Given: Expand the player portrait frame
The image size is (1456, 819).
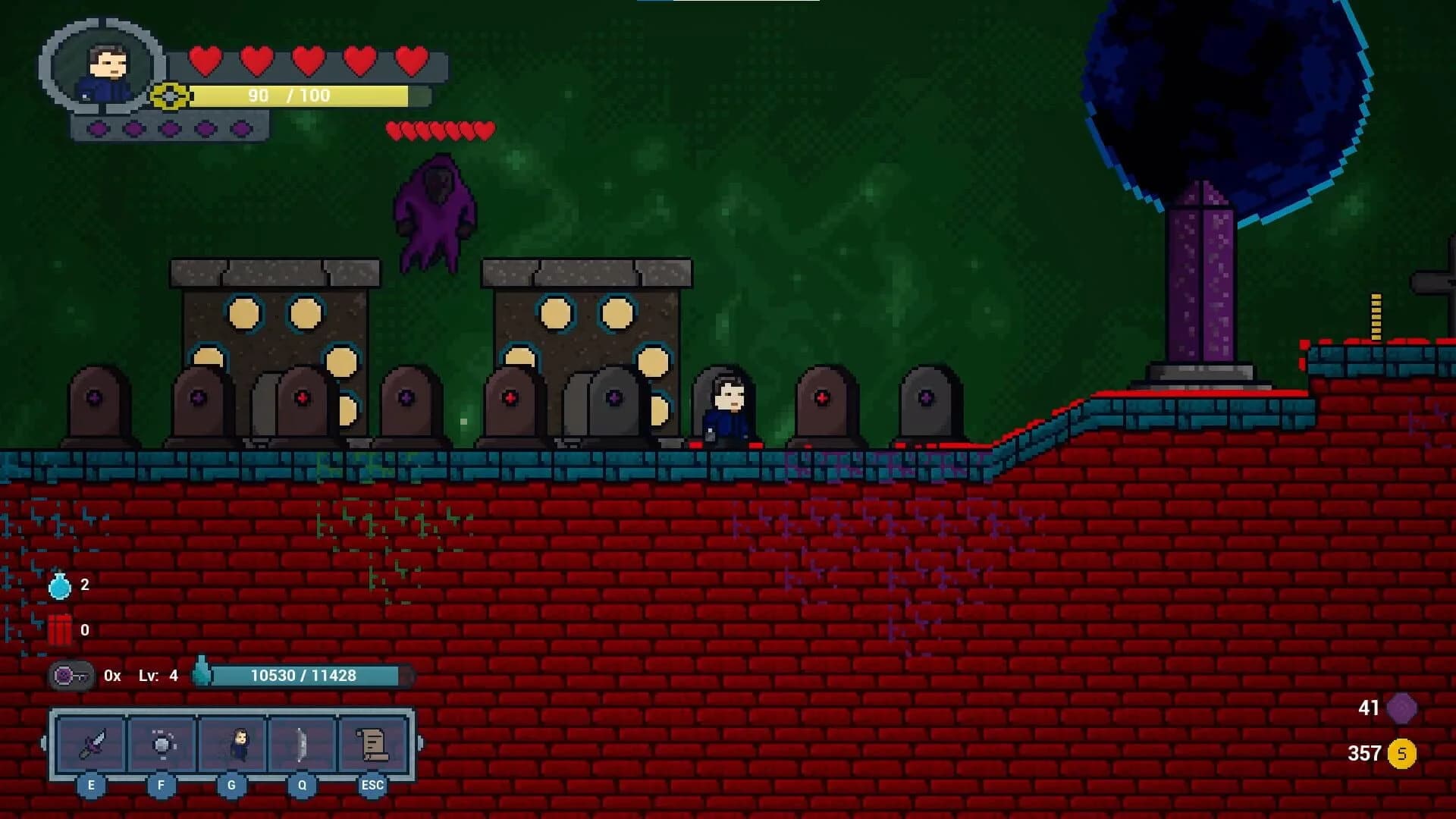Looking at the screenshot, I should click(x=104, y=68).
